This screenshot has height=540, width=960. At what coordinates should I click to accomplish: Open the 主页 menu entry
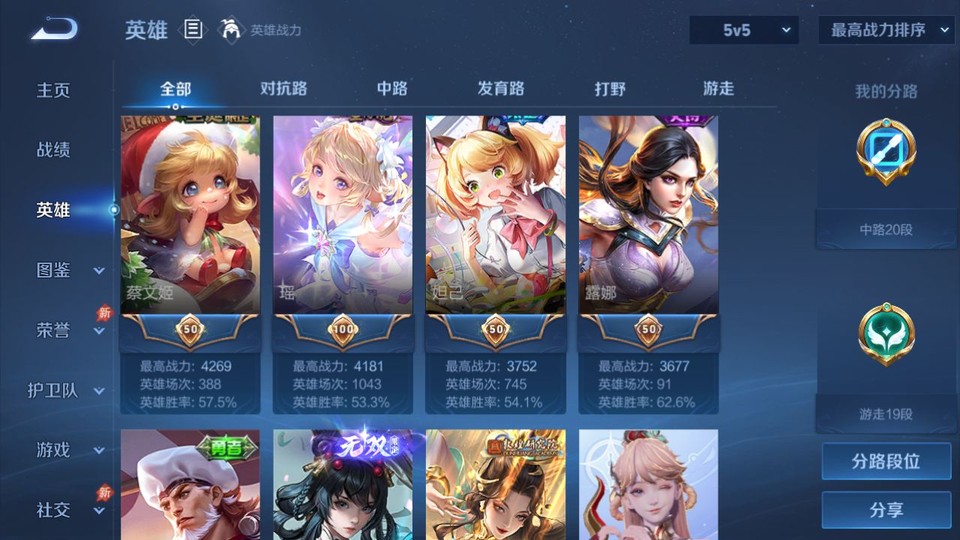tap(54, 90)
